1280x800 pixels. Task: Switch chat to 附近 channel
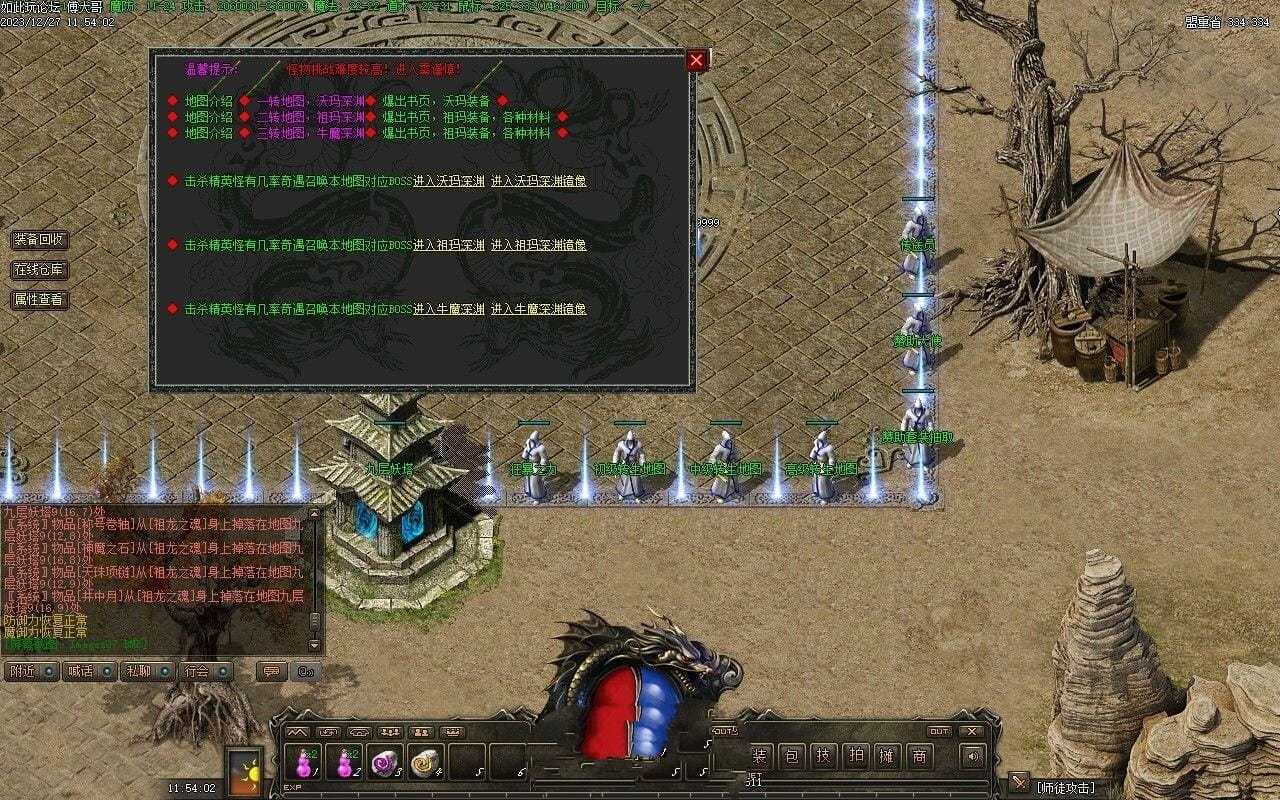point(31,671)
